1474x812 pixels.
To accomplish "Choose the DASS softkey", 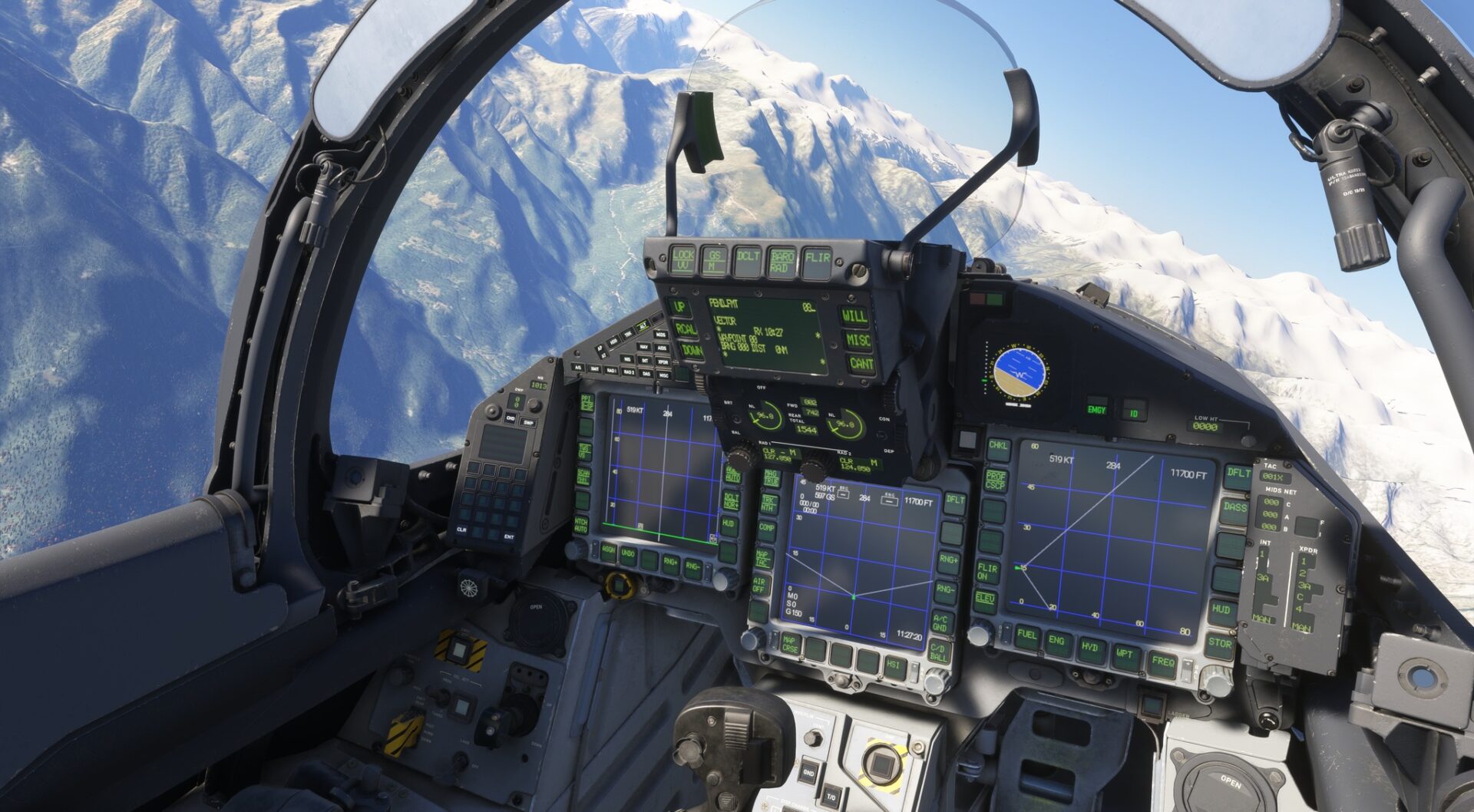I will coord(1234,508).
